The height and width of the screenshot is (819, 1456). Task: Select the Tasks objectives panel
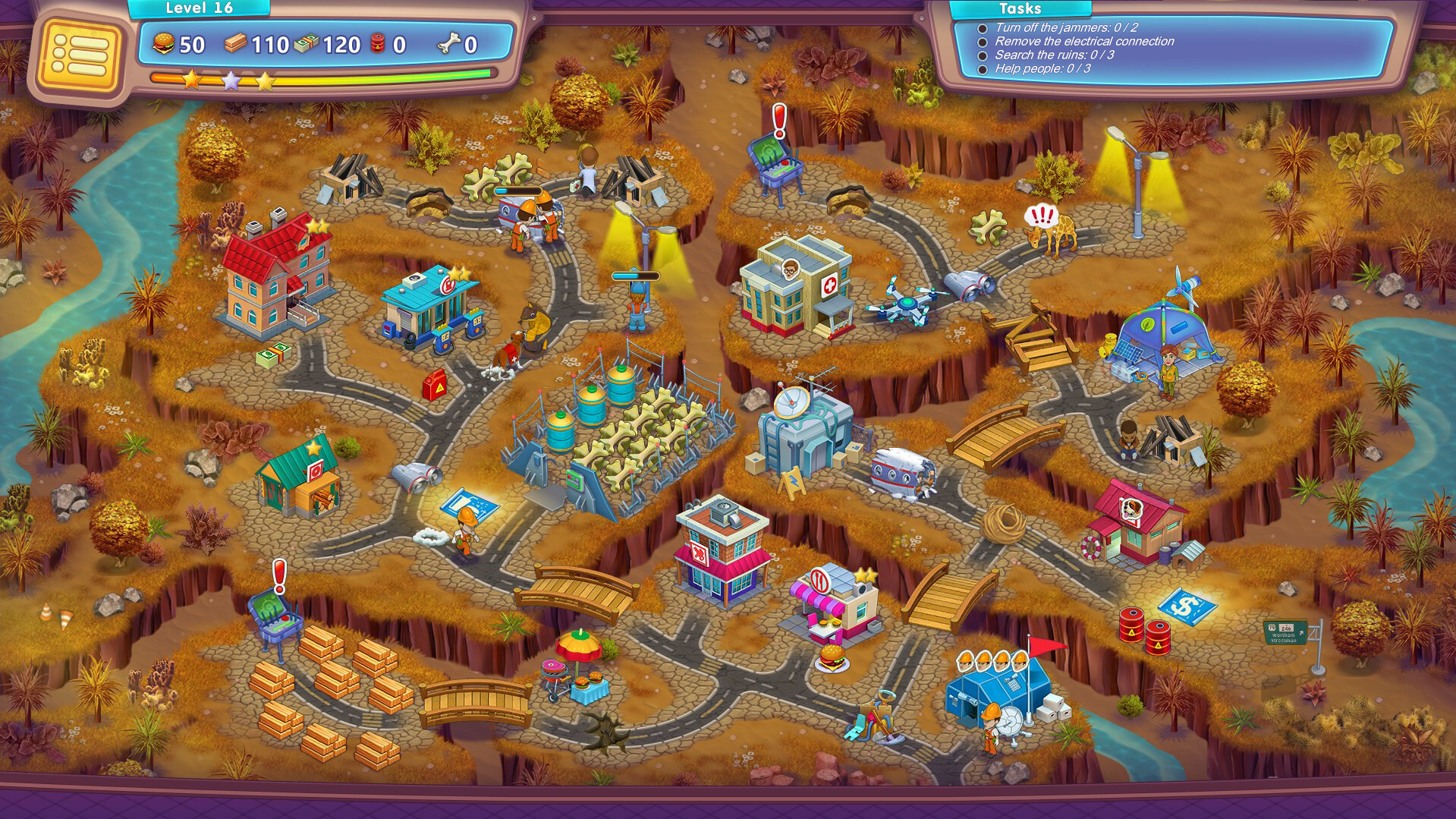[1172, 48]
